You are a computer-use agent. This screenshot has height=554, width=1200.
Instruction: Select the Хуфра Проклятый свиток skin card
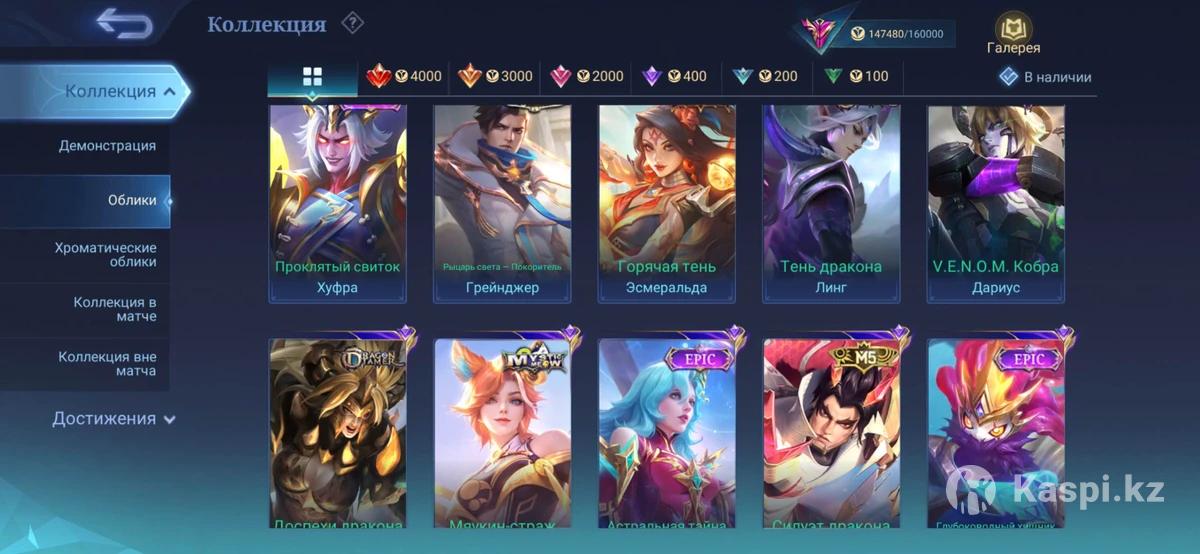[337, 203]
